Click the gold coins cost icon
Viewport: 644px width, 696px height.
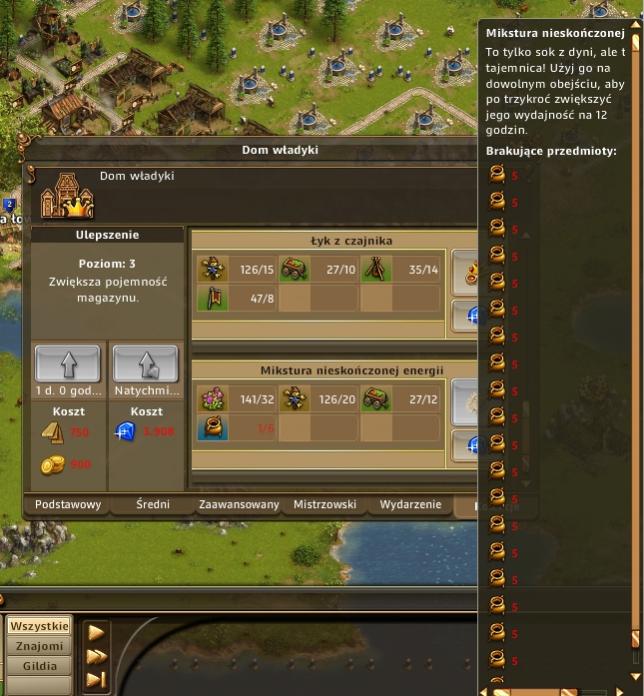pyautogui.click(x=52, y=465)
